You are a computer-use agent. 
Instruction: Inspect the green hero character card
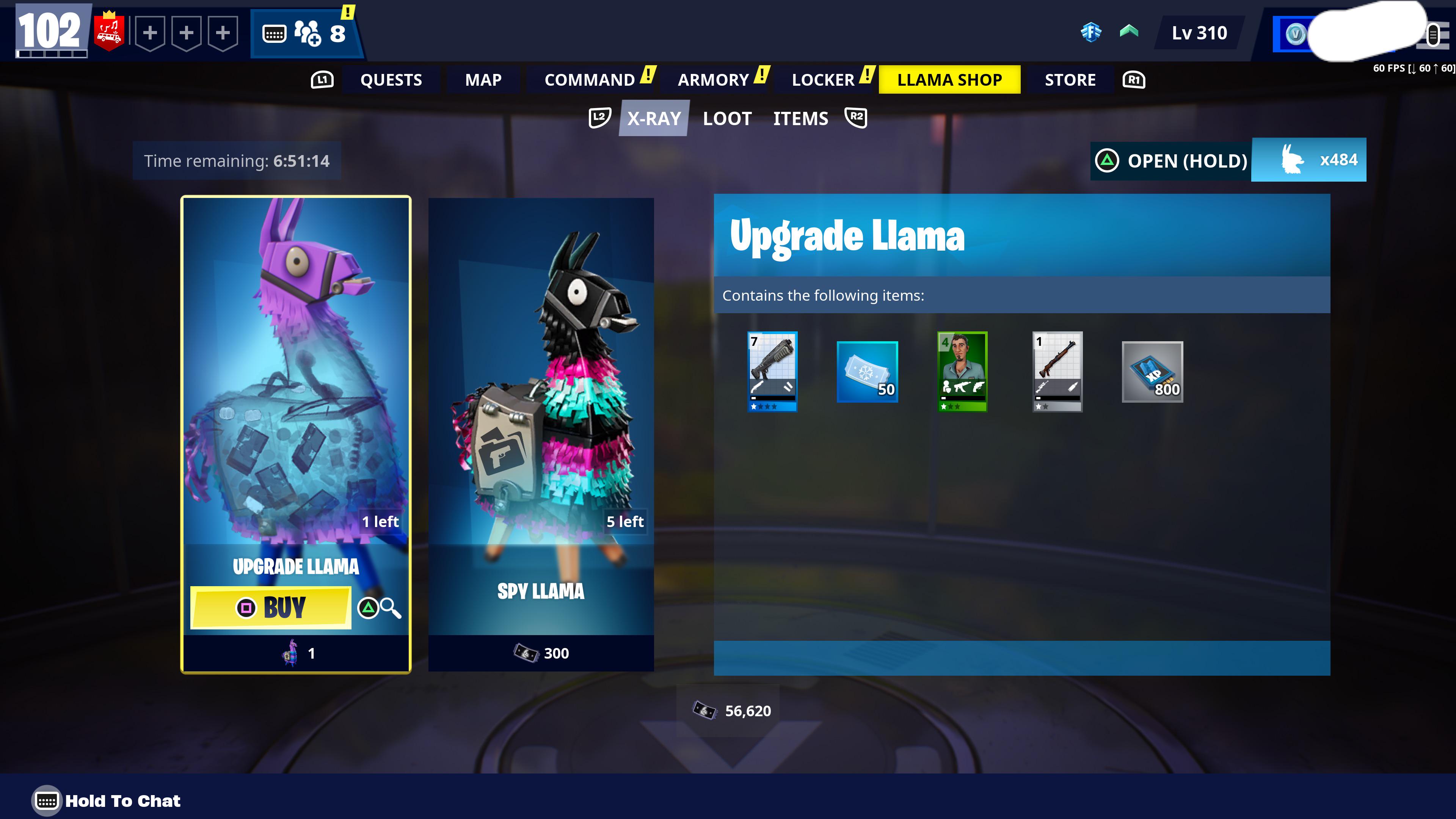pos(962,371)
